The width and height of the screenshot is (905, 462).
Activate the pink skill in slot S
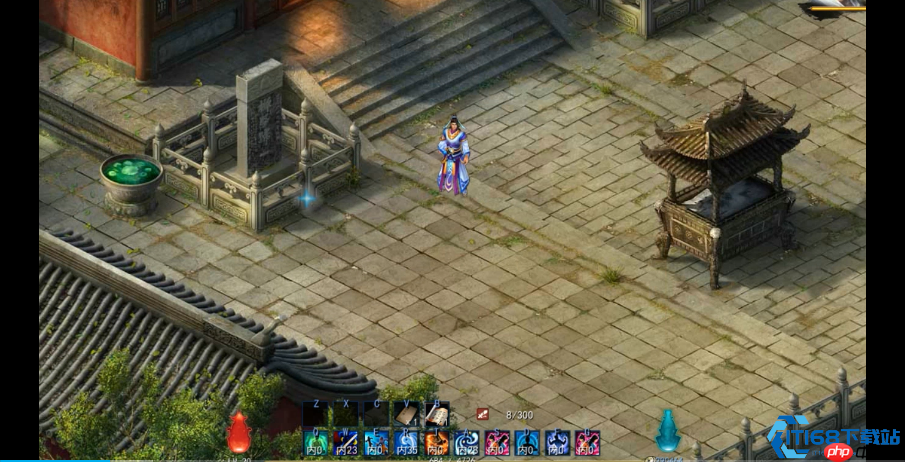[x=497, y=443]
